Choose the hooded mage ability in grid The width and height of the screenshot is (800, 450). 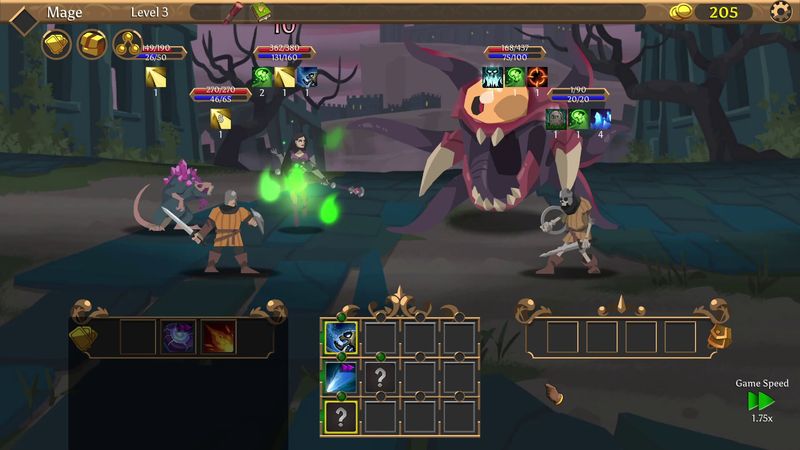pos(339,338)
